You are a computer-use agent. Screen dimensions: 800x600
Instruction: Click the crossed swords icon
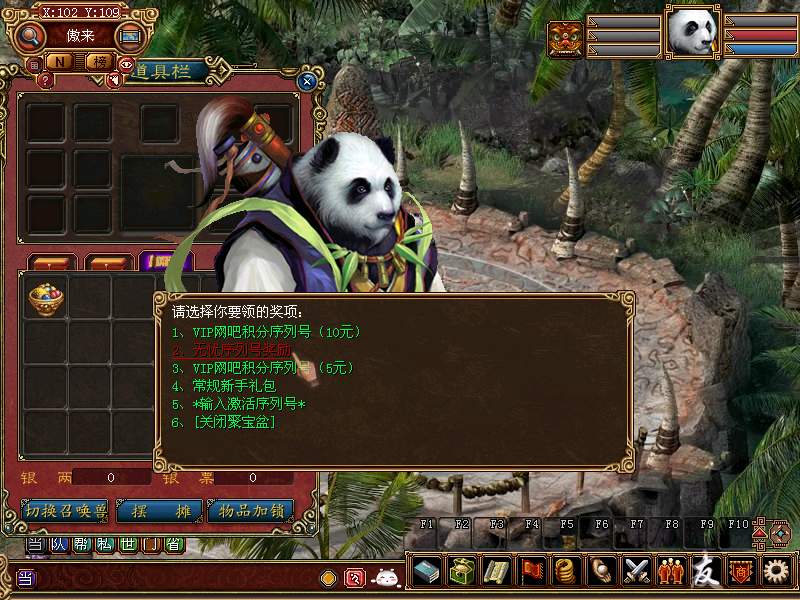636,571
